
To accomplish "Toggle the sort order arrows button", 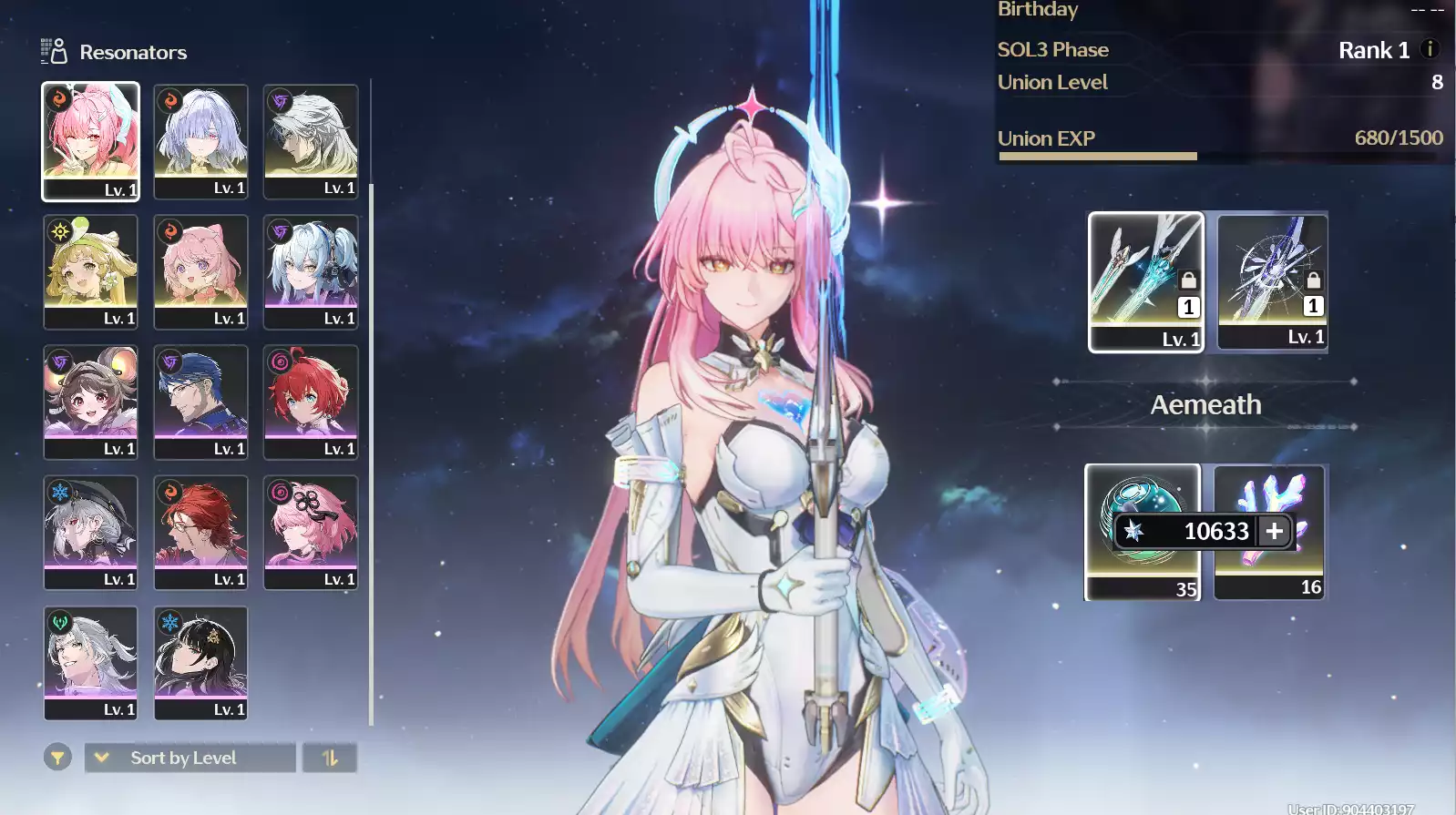I will 330,758.
